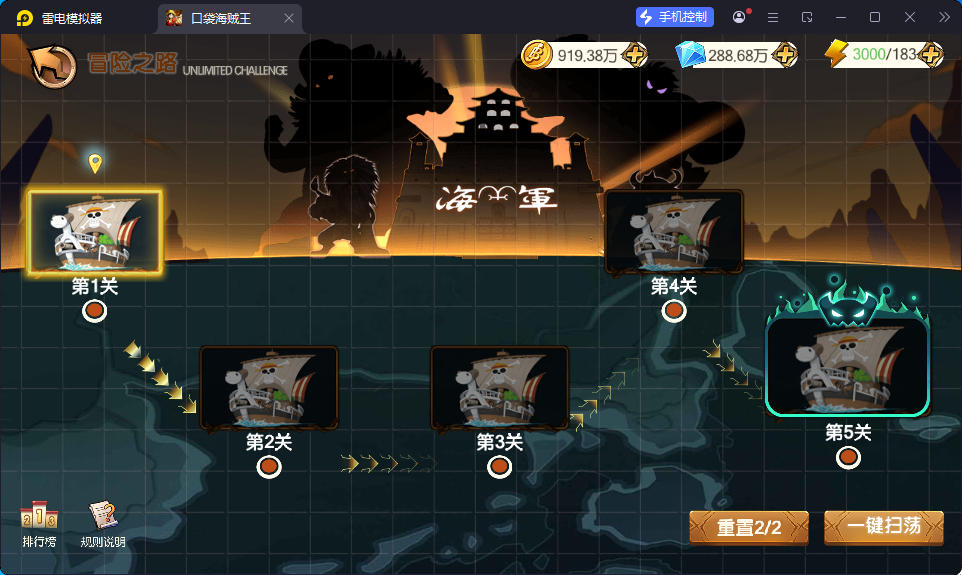Choose the 第3关 stage ship

(499, 389)
